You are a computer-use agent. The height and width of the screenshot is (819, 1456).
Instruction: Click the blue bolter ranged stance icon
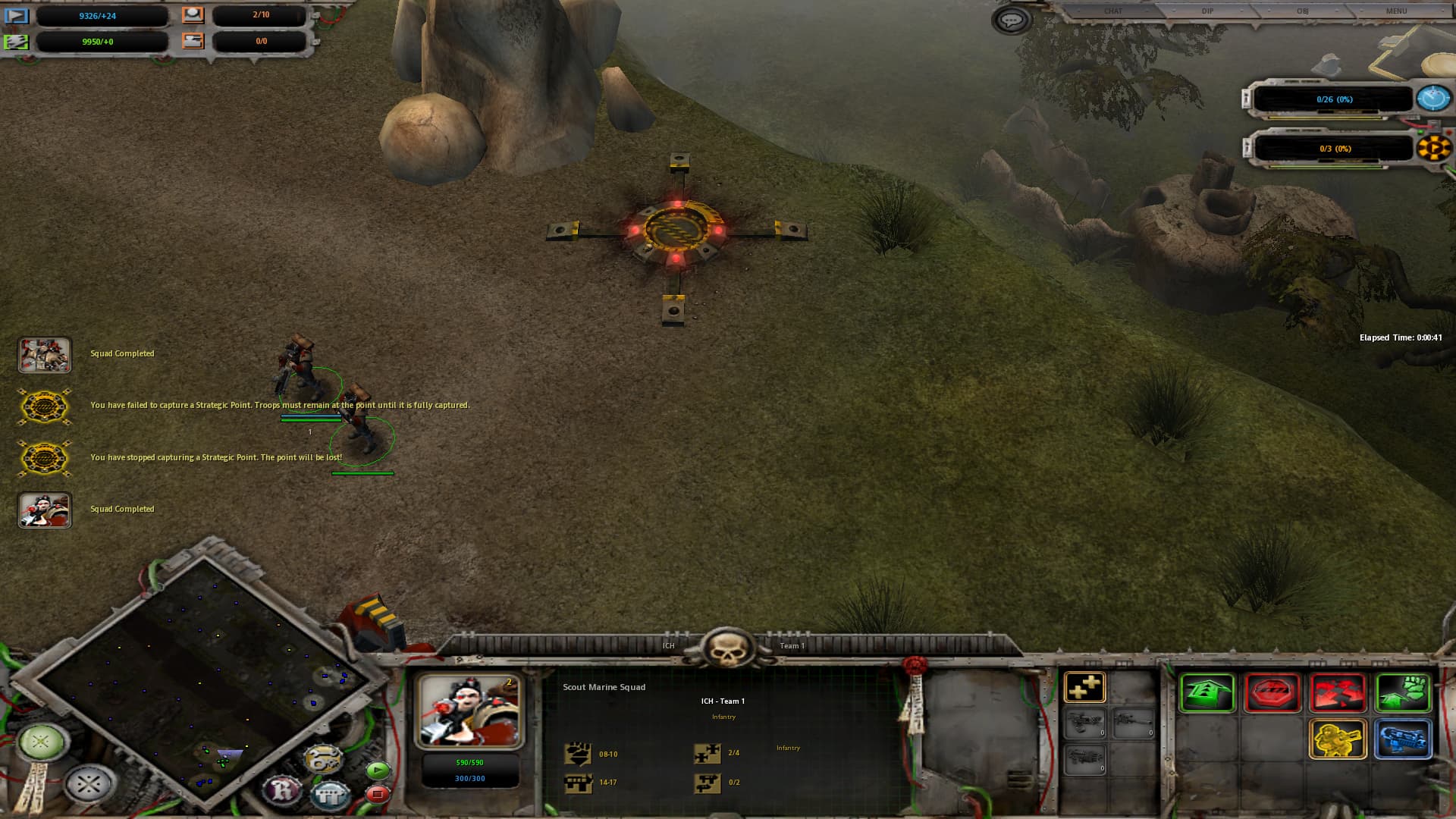coord(1403,739)
